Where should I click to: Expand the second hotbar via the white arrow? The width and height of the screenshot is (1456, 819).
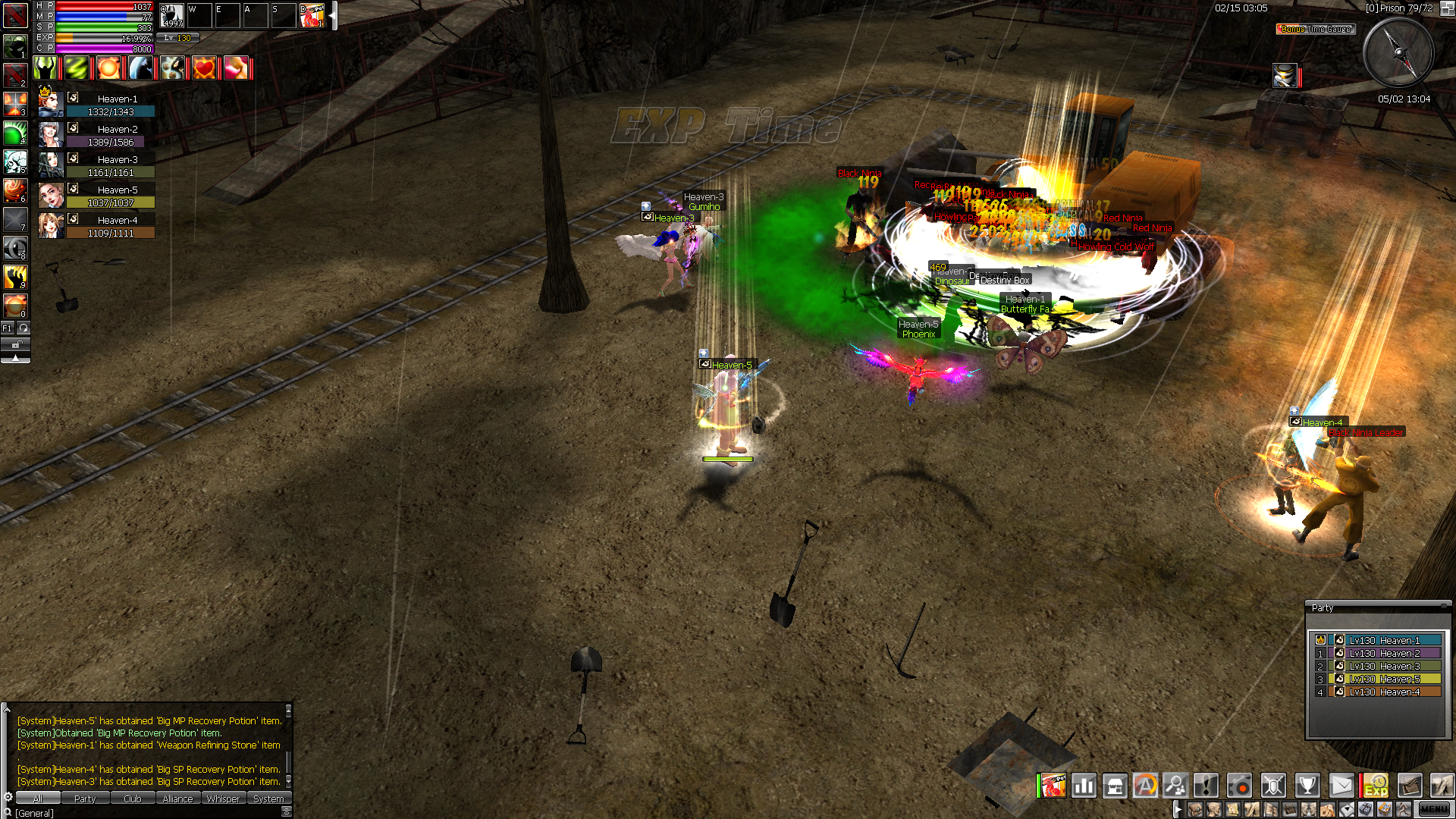[x=1178, y=808]
